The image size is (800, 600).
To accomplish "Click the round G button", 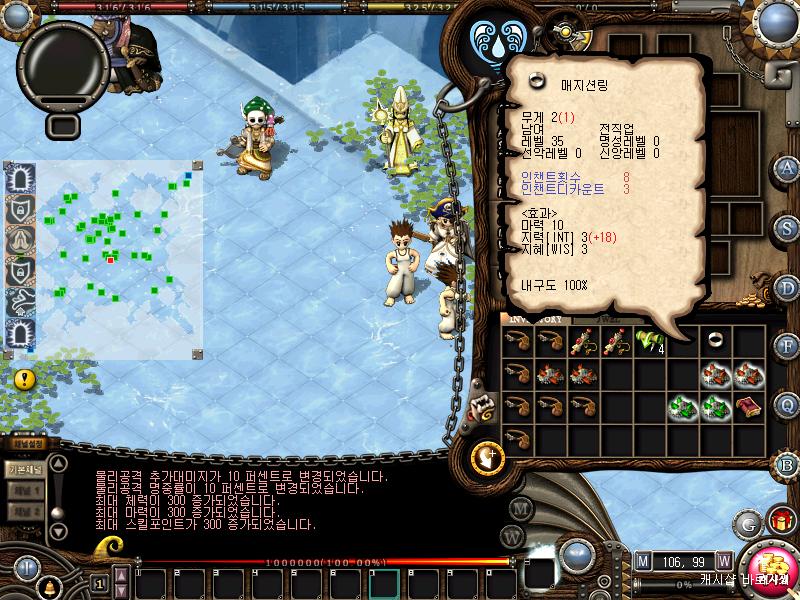I will click(x=748, y=523).
